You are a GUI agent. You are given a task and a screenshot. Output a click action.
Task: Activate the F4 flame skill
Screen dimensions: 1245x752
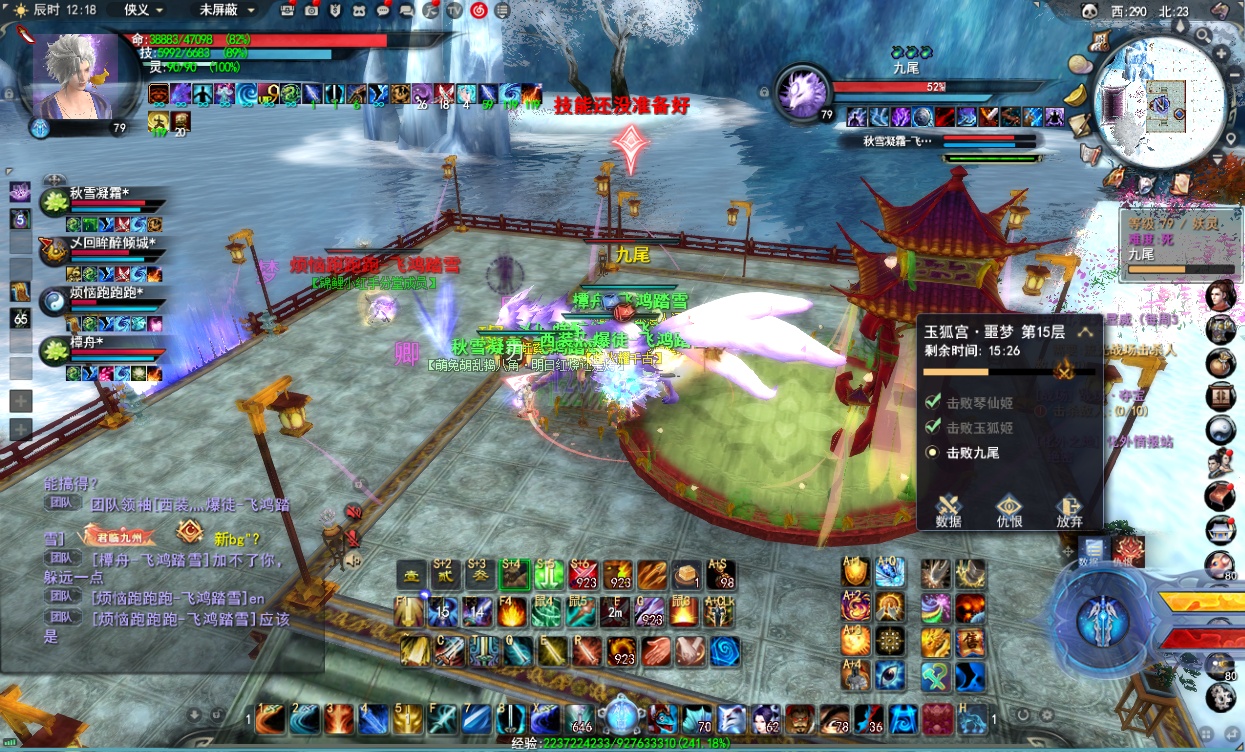pyautogui.click(x=513, y=612)
